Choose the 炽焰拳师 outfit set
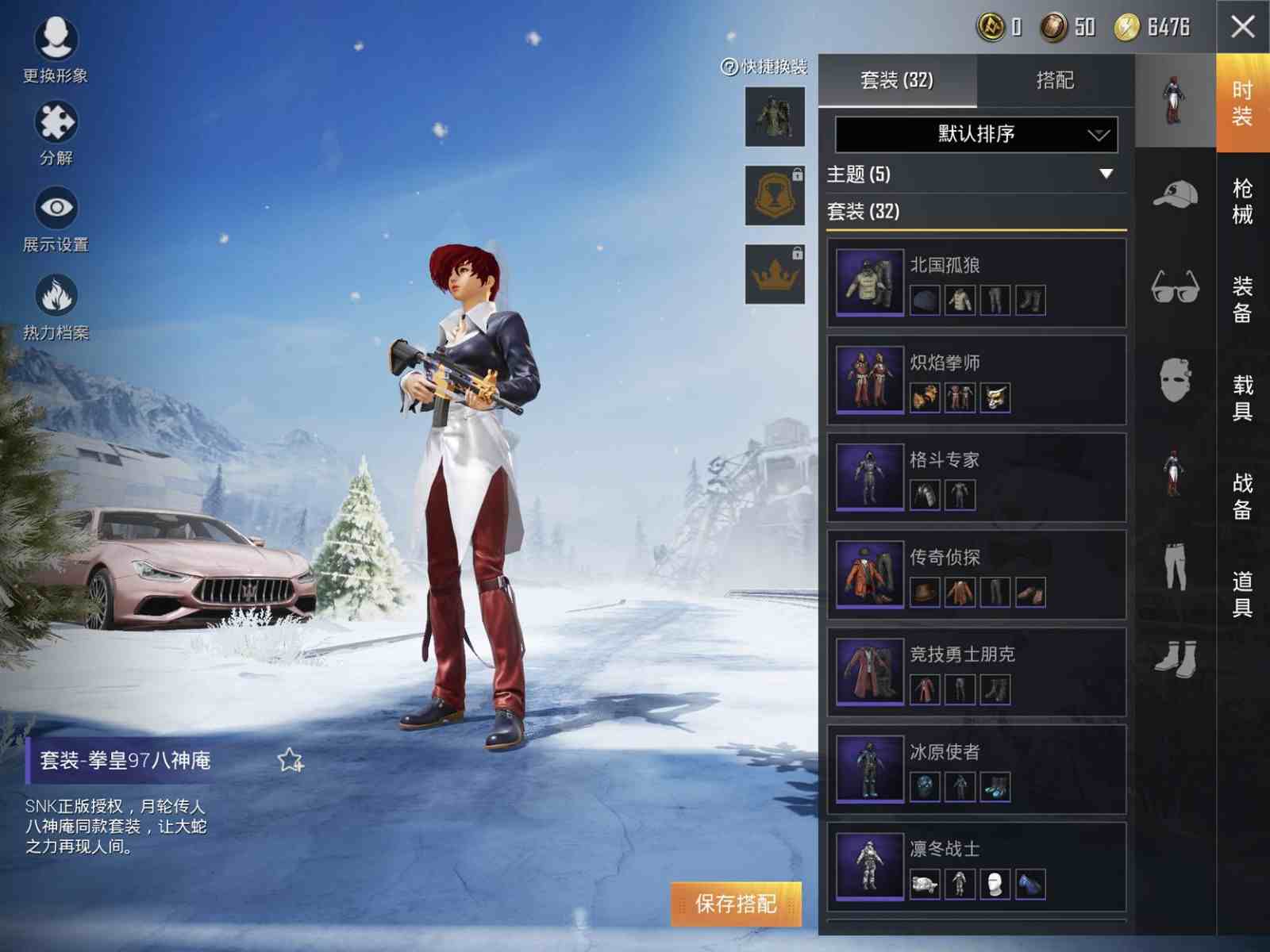 [976, 380]
